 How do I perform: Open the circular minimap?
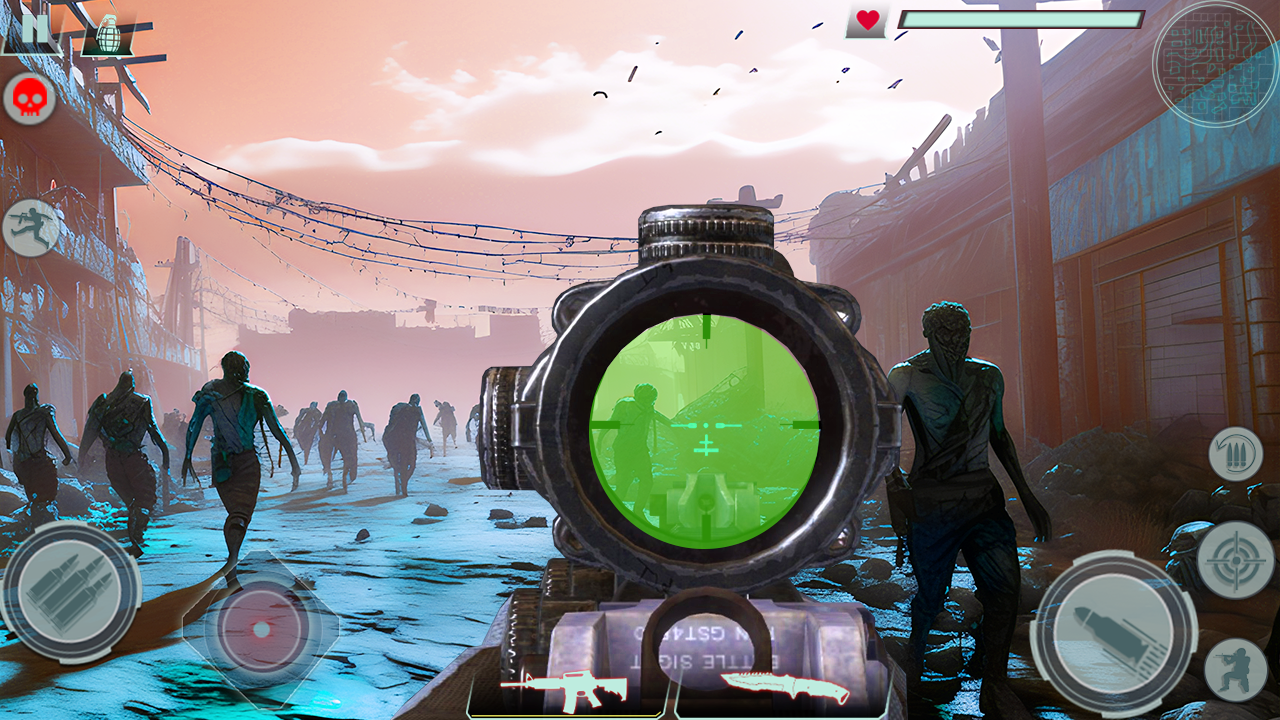[1214, 62]
